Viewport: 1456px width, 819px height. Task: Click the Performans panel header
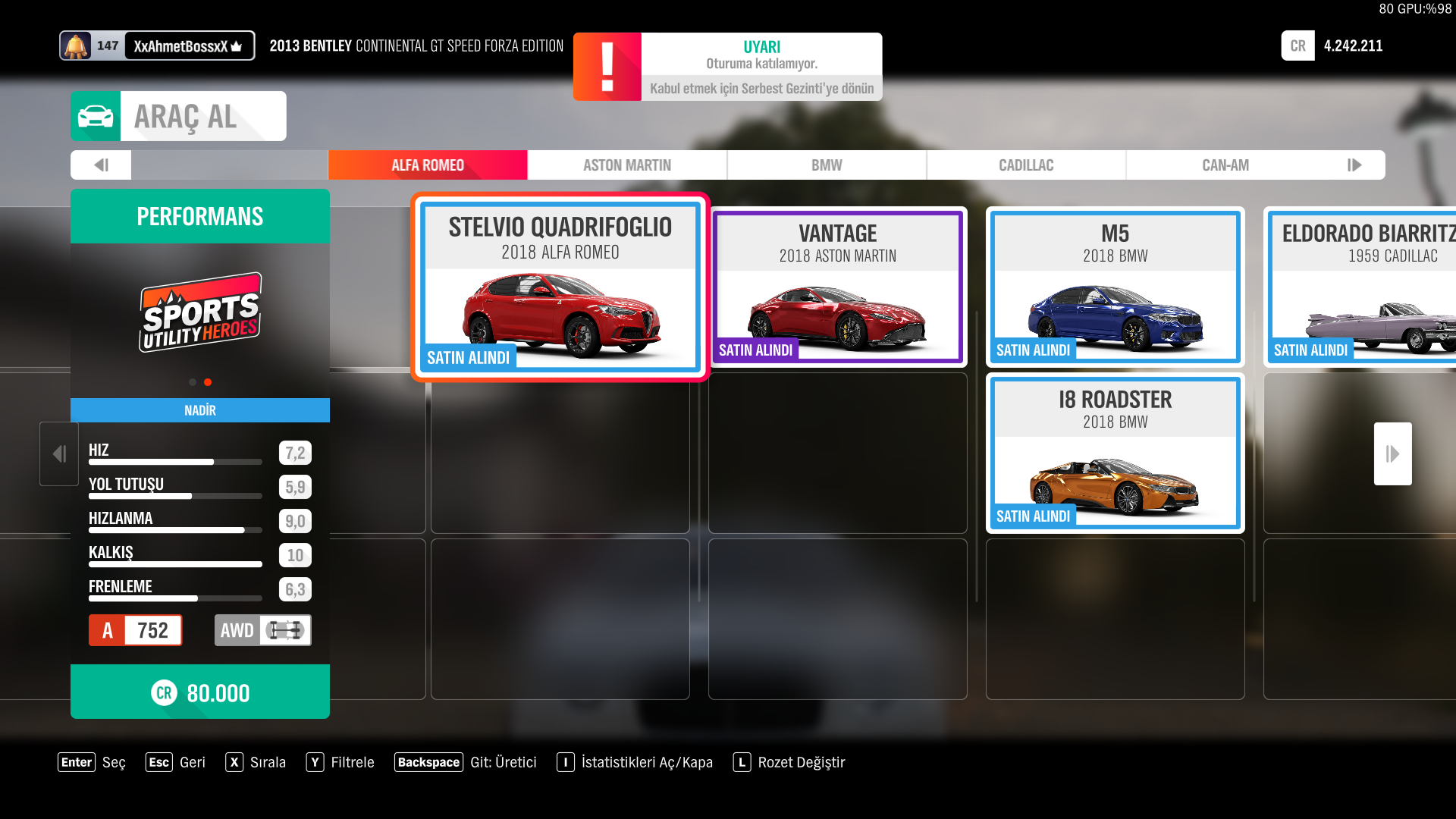(x=200, y=217)
